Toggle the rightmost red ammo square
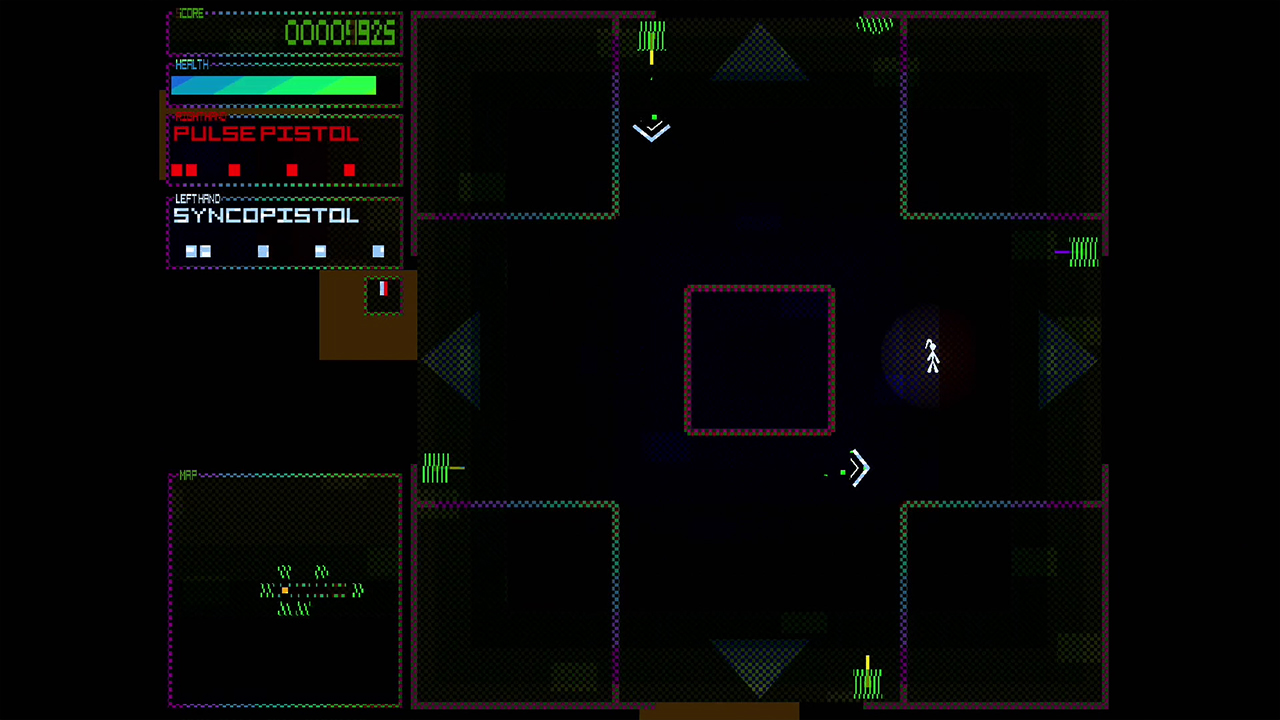 (349, 170)
